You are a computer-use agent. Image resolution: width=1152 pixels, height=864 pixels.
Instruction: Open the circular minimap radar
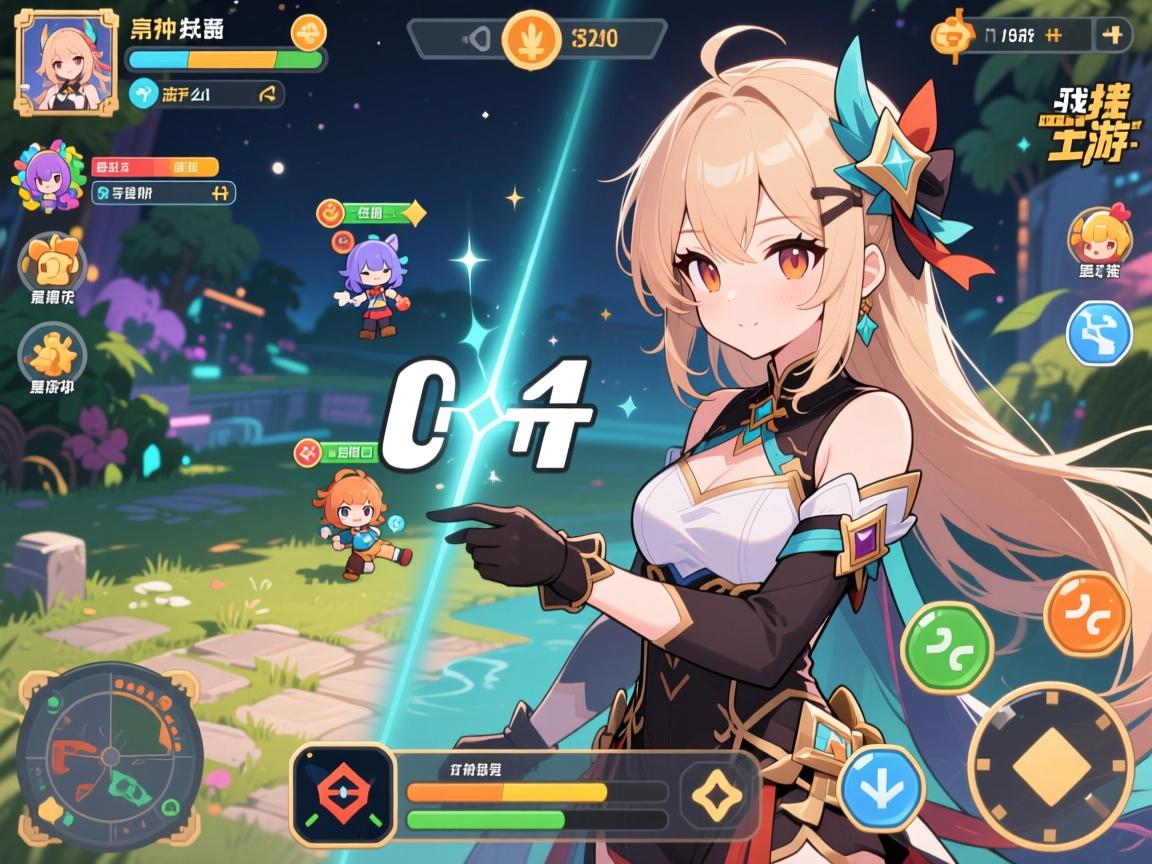109,756
